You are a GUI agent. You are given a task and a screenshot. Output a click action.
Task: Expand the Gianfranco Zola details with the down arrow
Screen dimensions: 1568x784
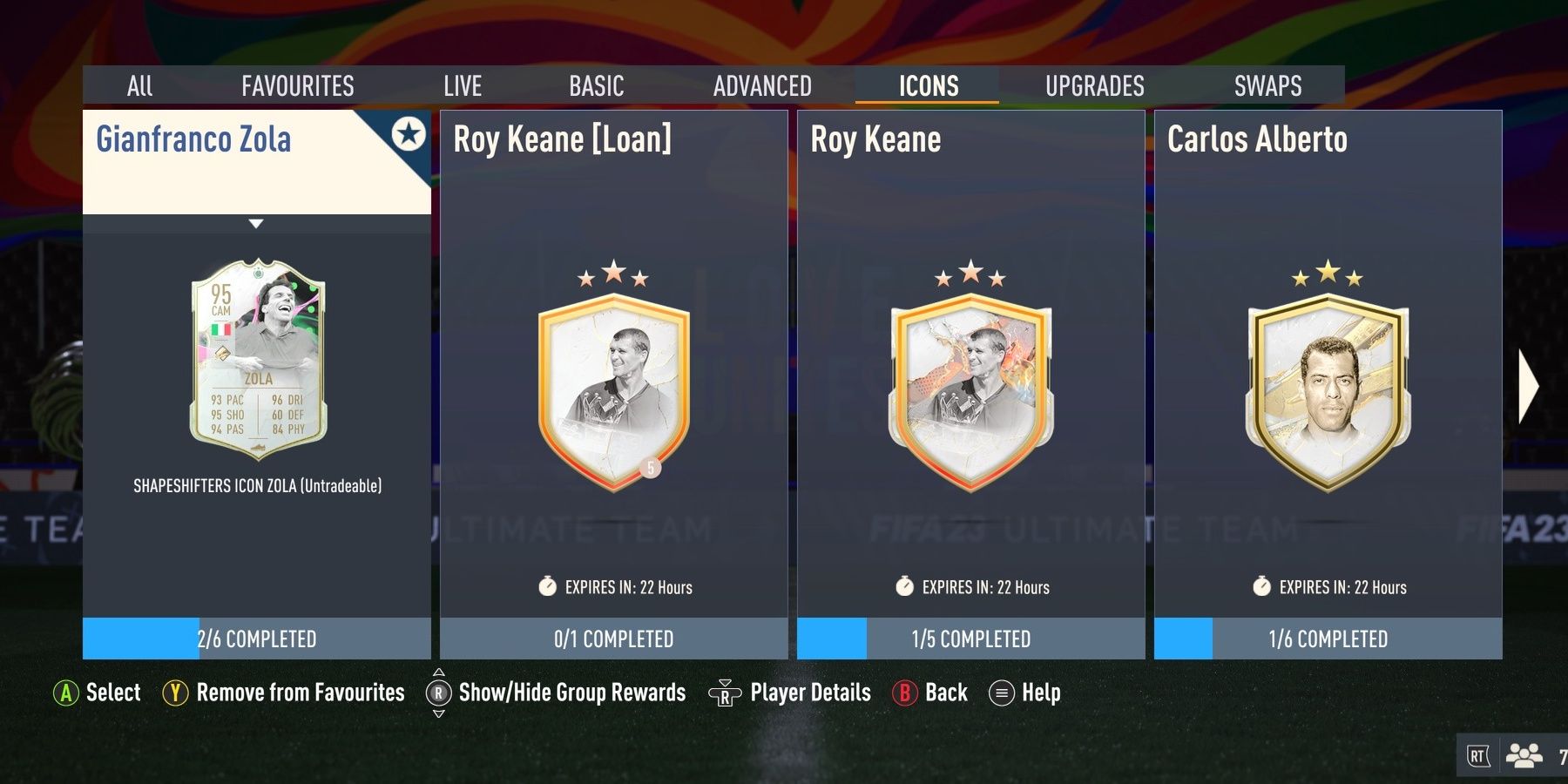(255, 224)
